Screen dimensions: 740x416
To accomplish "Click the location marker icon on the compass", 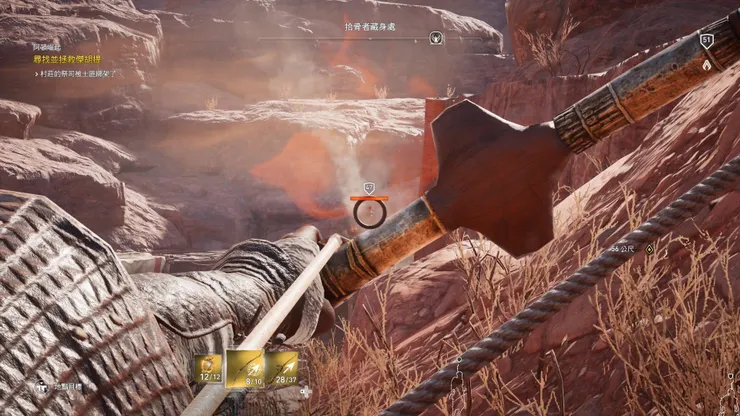I will [x=435, y=38].
